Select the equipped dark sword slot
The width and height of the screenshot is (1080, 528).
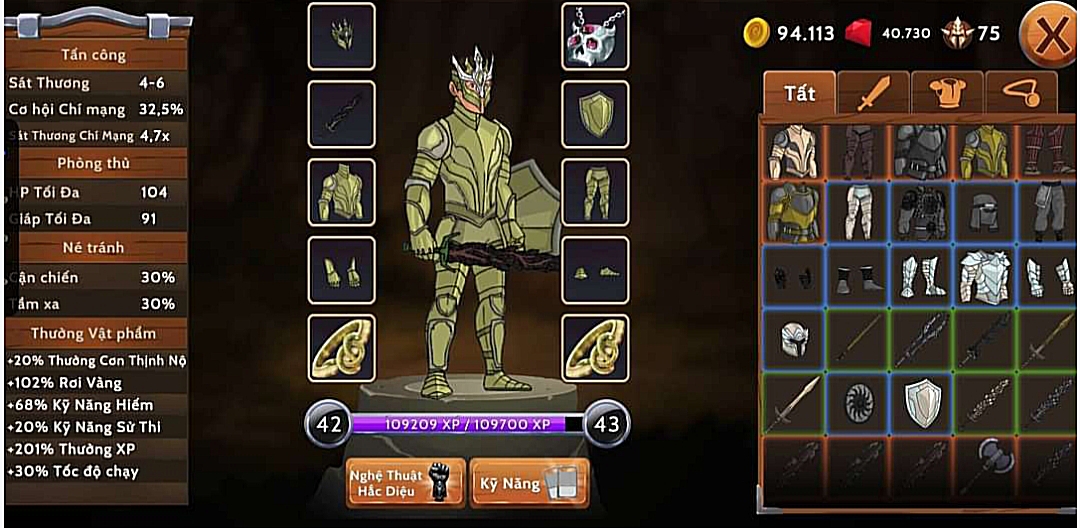coord(341,114)
